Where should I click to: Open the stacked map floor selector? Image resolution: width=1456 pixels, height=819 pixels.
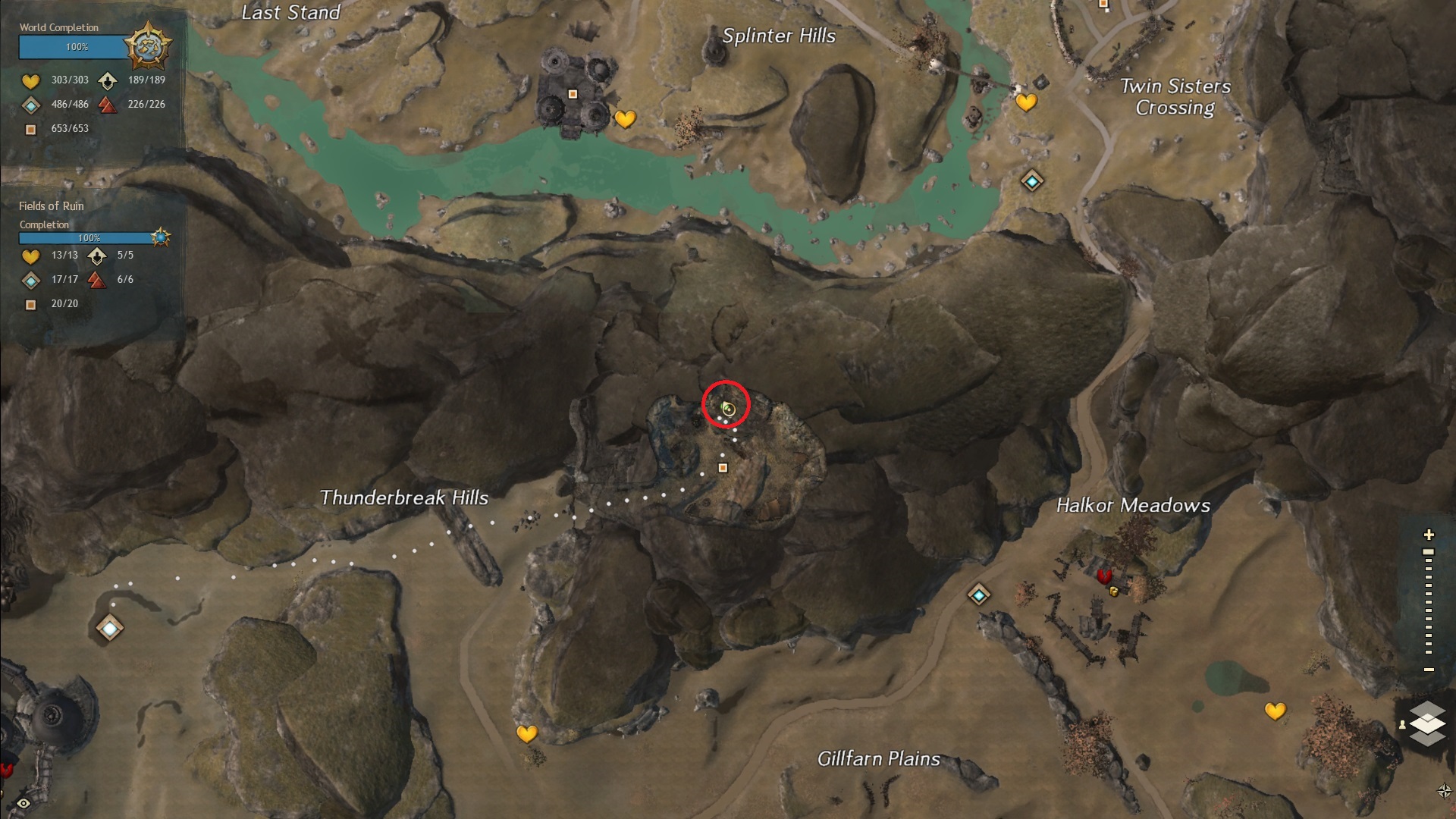click(1426, 723)
